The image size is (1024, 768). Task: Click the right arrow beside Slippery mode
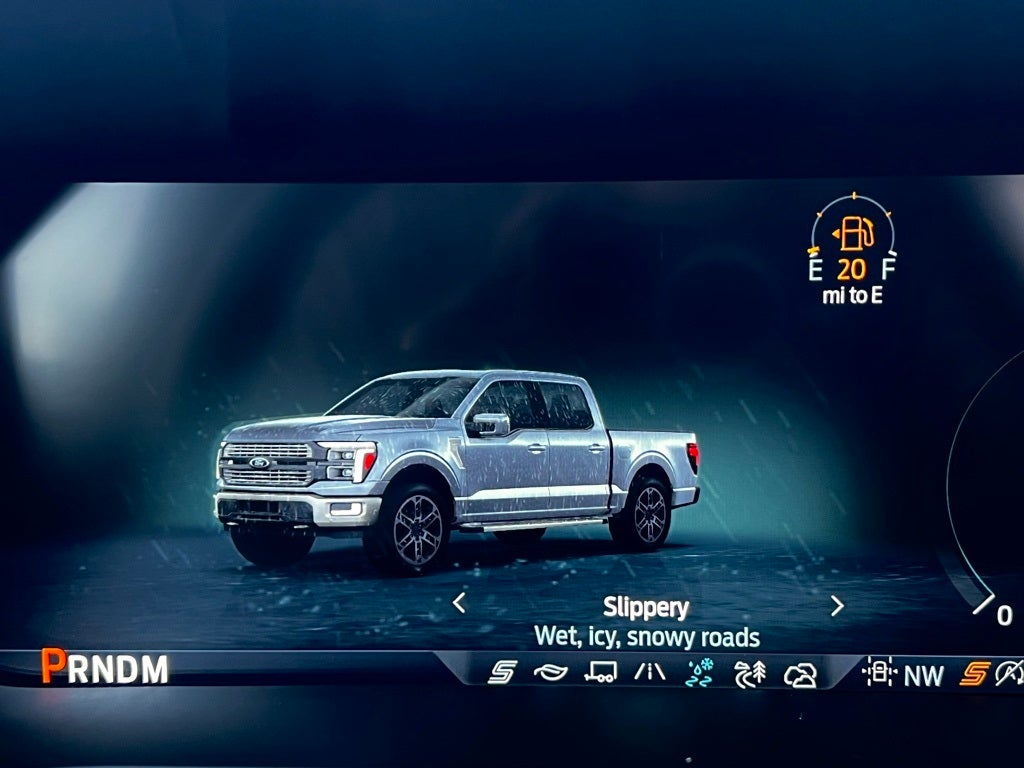pyautogui.click(x=837, y=606)
